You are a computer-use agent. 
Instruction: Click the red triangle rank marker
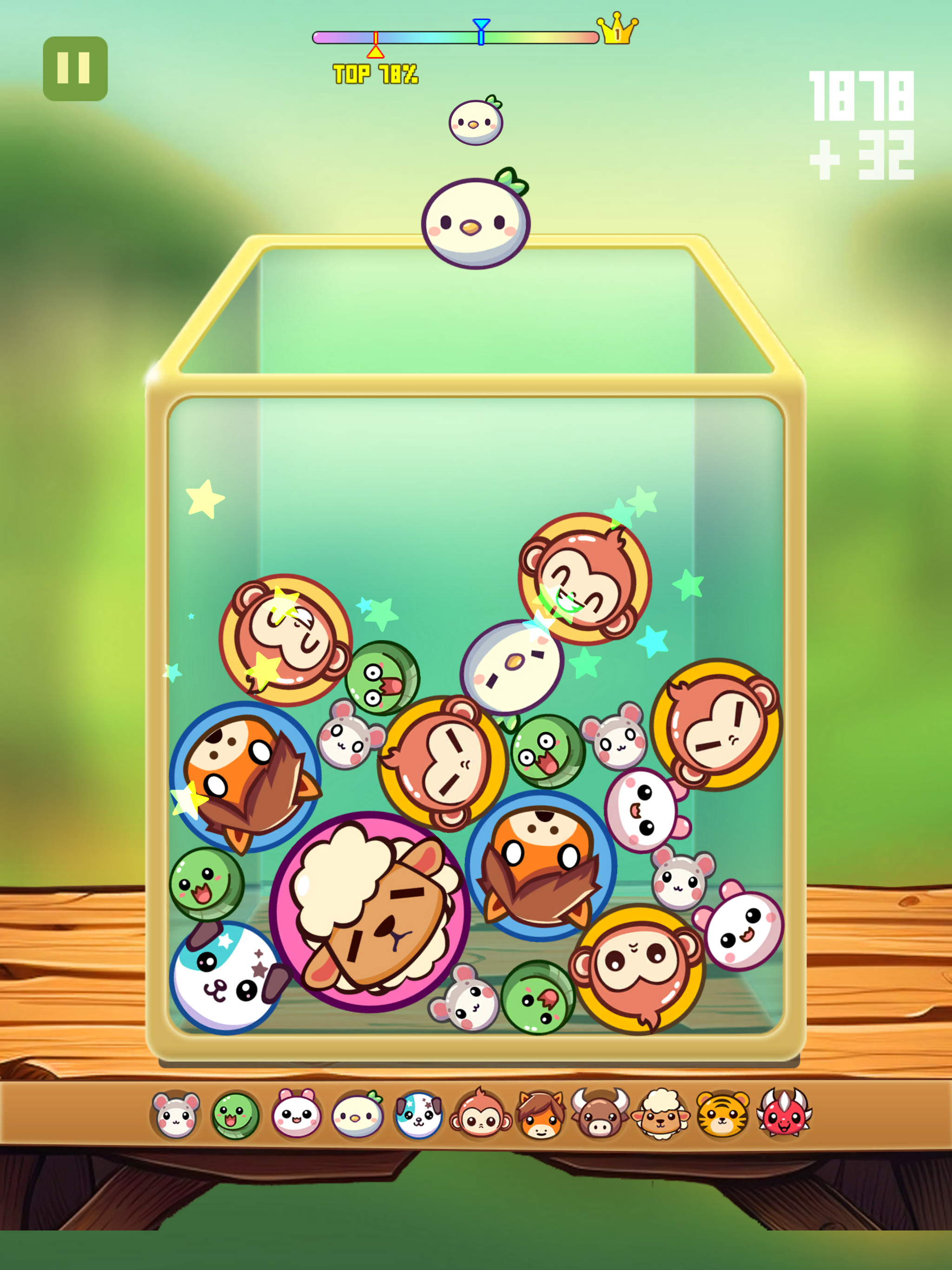(x=375, y=52)
